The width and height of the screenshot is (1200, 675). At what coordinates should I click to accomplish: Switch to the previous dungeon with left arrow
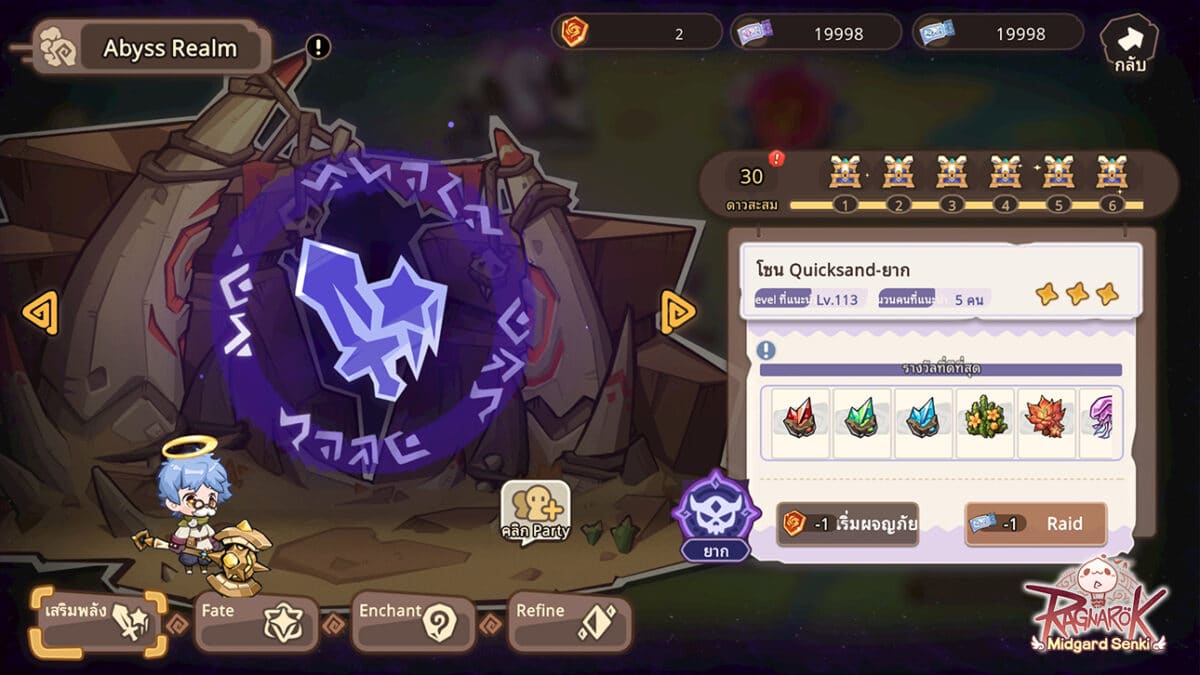(40, 314)
